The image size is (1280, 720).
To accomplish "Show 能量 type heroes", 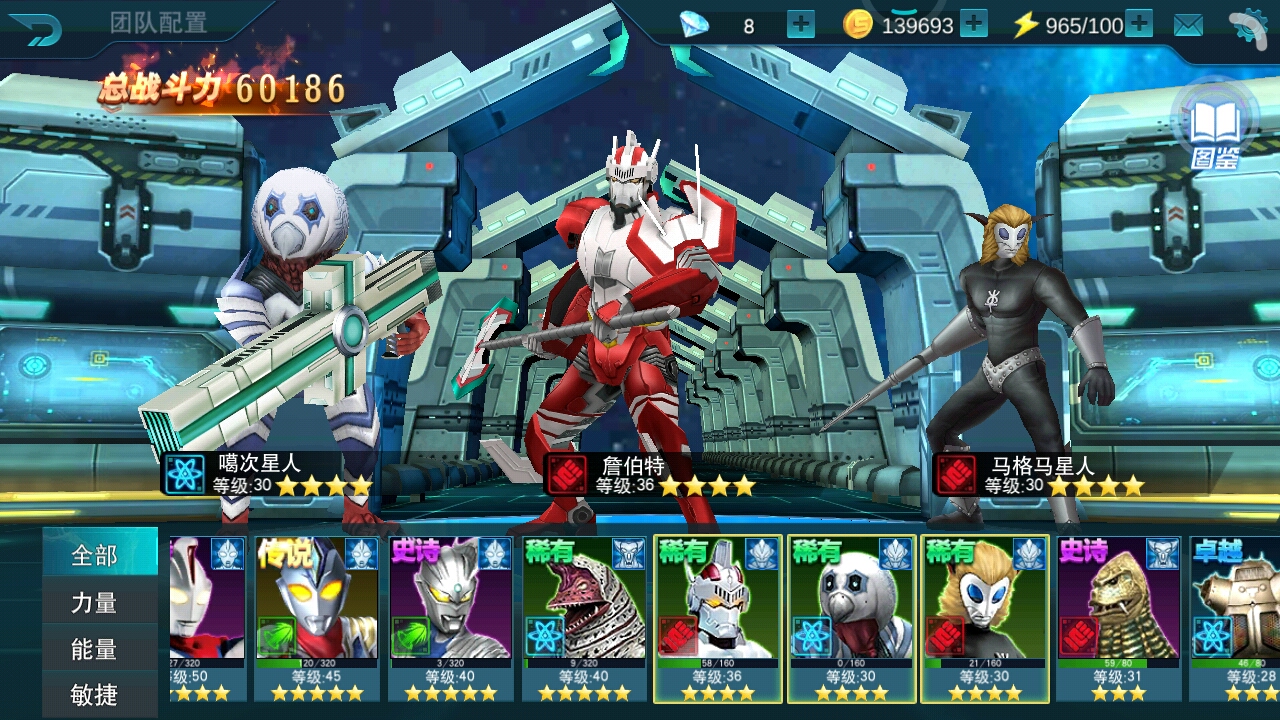I will (x=95, y=649).
